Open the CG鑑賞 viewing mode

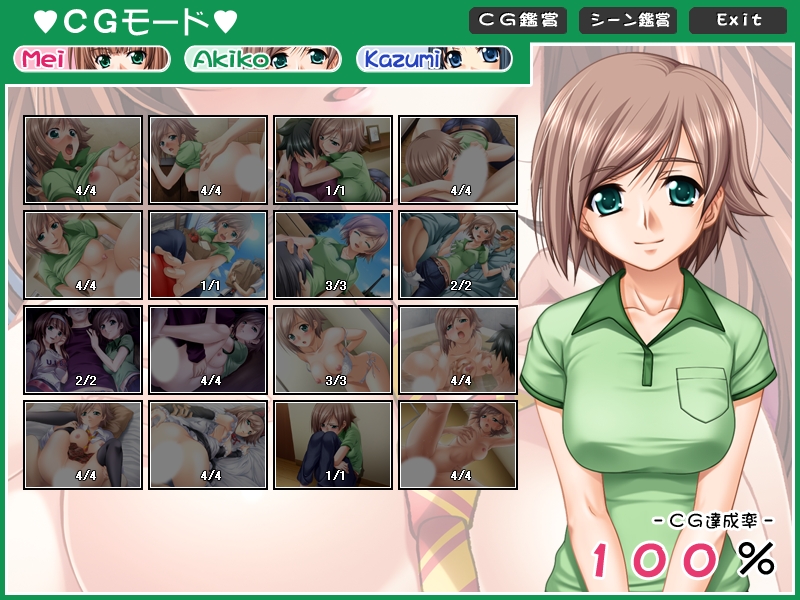[517, 20]
